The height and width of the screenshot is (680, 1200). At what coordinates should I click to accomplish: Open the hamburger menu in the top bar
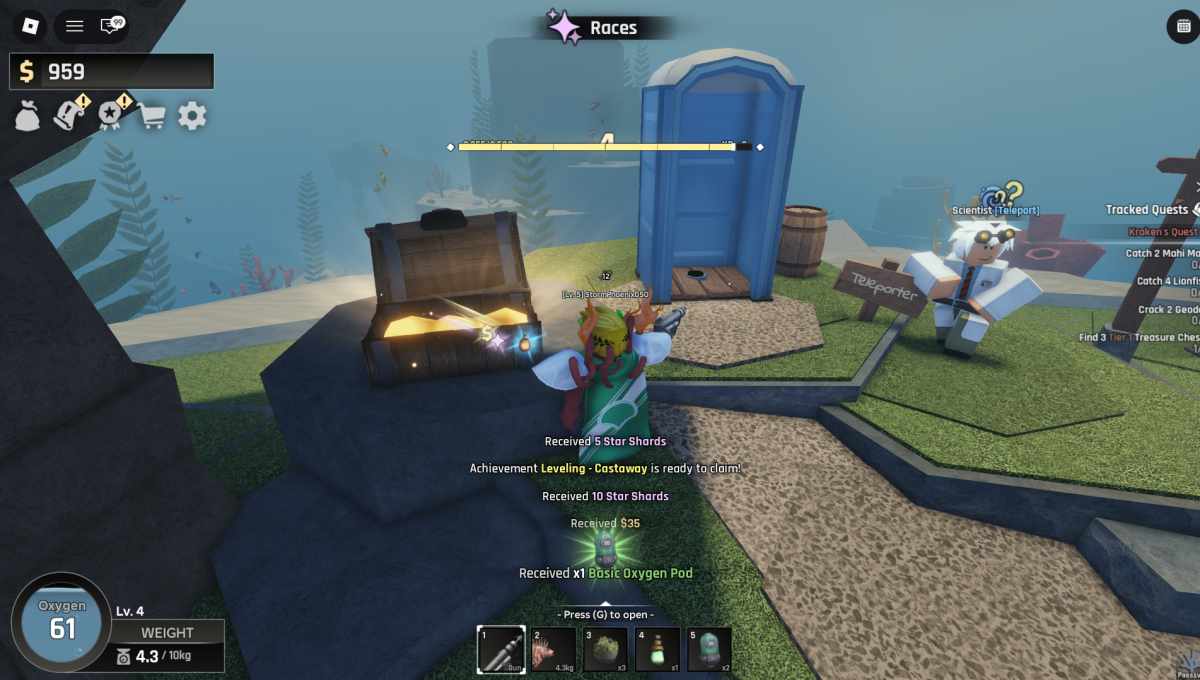[74, 26]
